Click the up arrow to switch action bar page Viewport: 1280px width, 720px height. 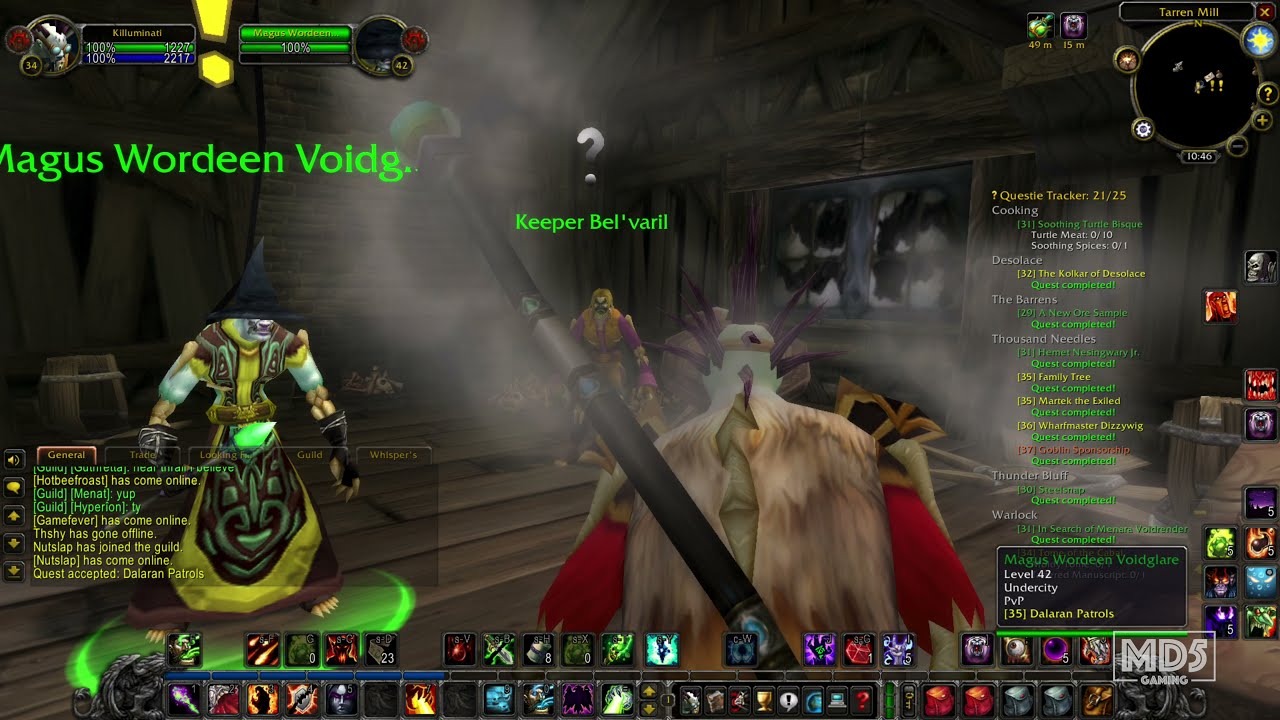(648, 691)
